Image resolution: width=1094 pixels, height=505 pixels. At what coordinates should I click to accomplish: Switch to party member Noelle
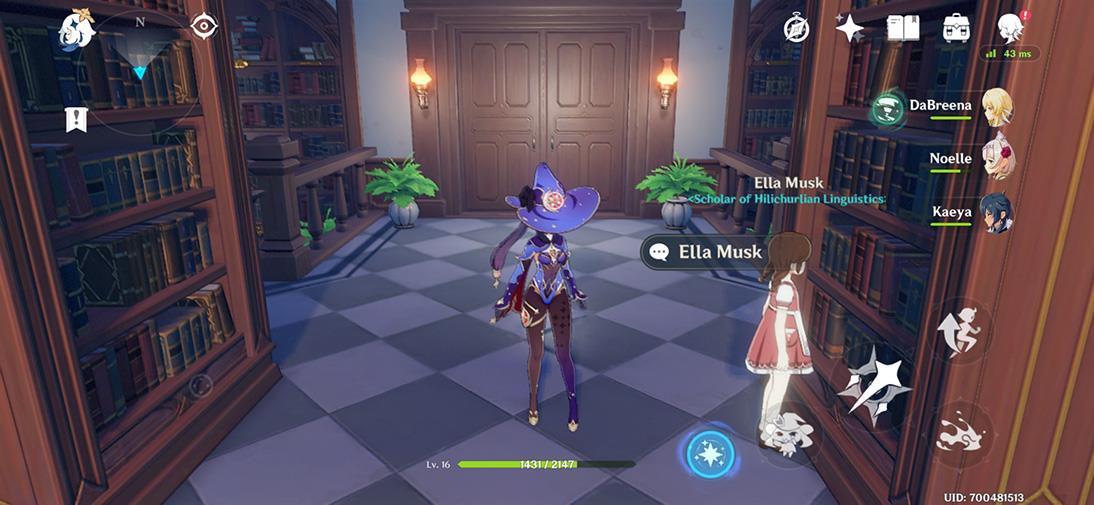point(996,160)
